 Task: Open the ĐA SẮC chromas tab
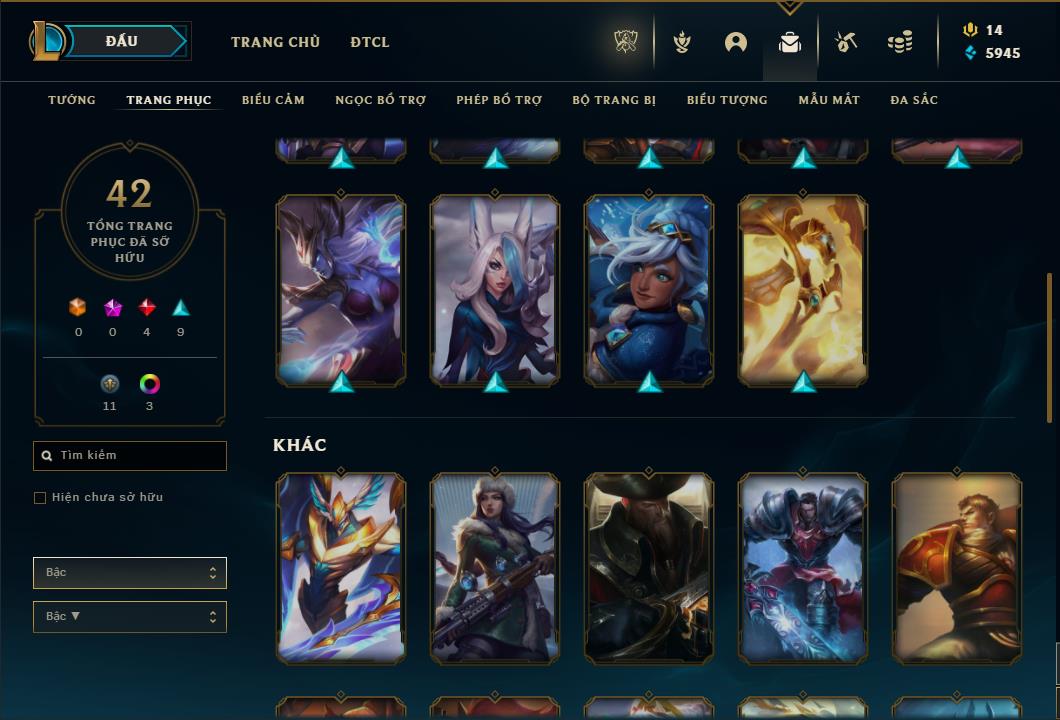914,100
